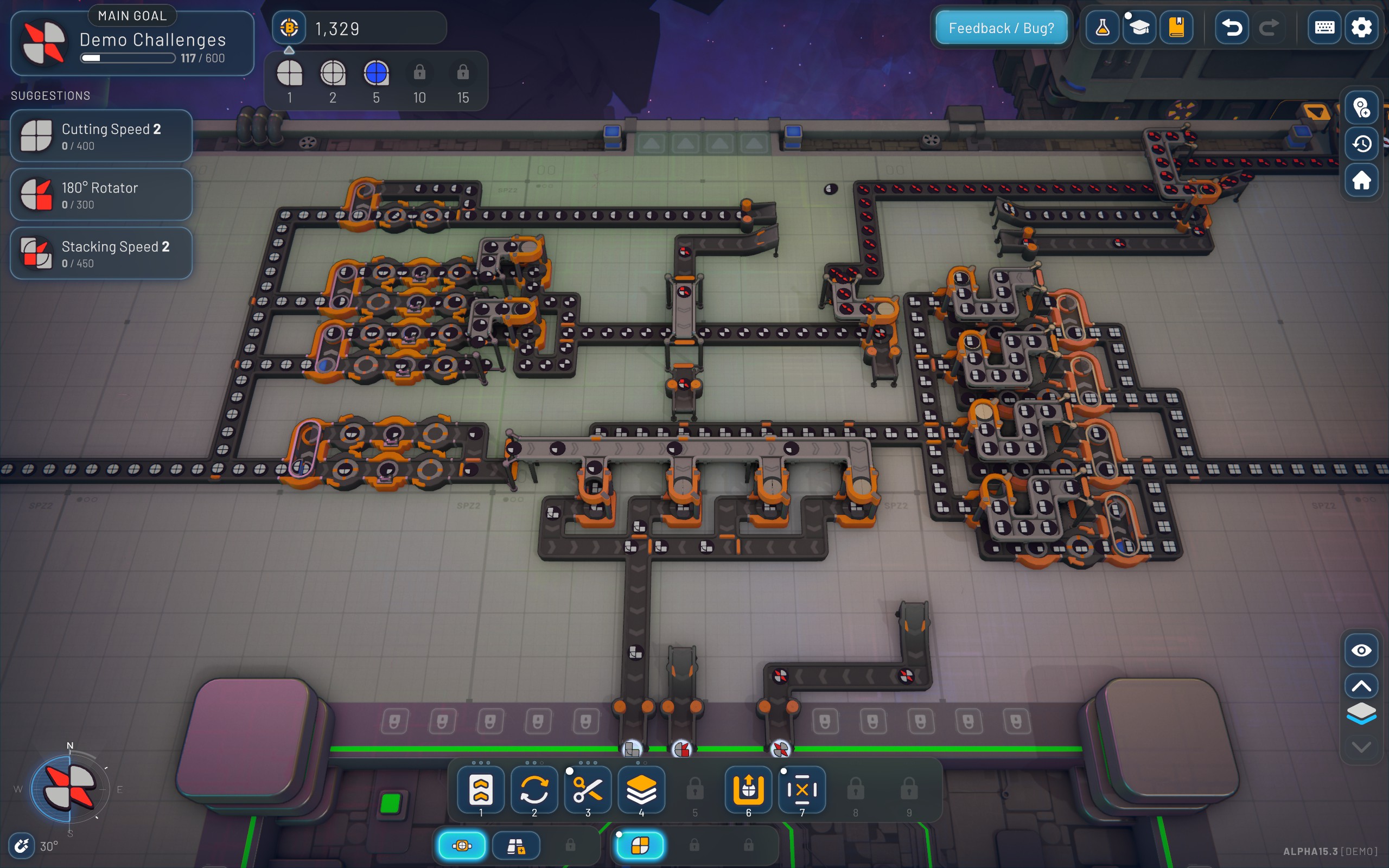Show the keyboard shortcuts
The image size is (1389, 868).
[1324, 28]
